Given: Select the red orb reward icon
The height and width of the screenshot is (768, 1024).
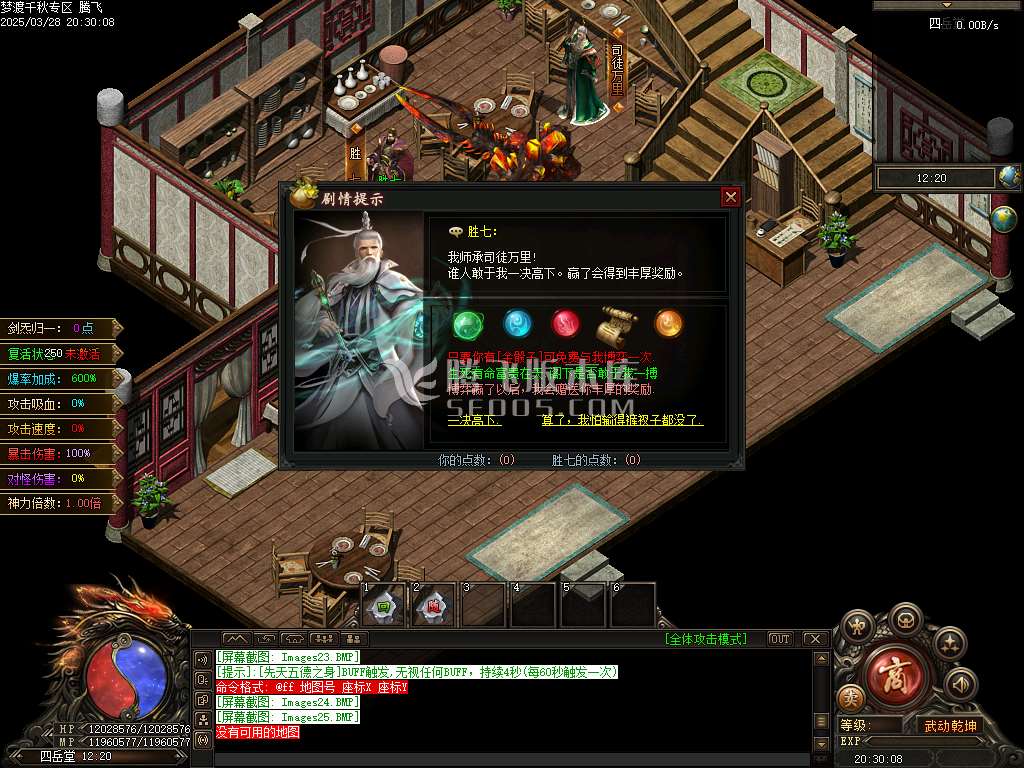Looking at the screenshot, I should (x=566, y=324).
